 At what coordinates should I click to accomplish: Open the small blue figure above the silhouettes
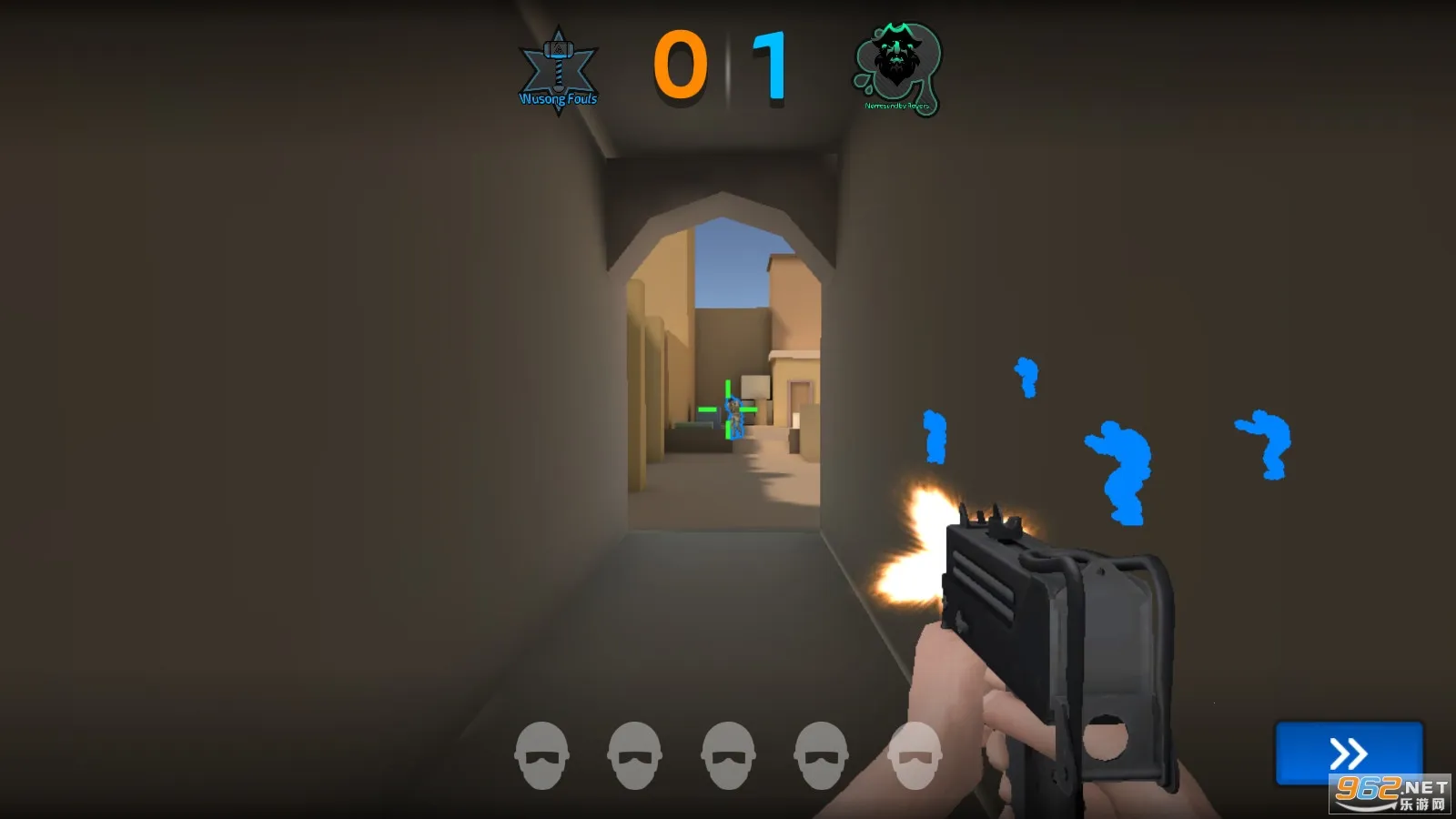tap(1028, 373)
